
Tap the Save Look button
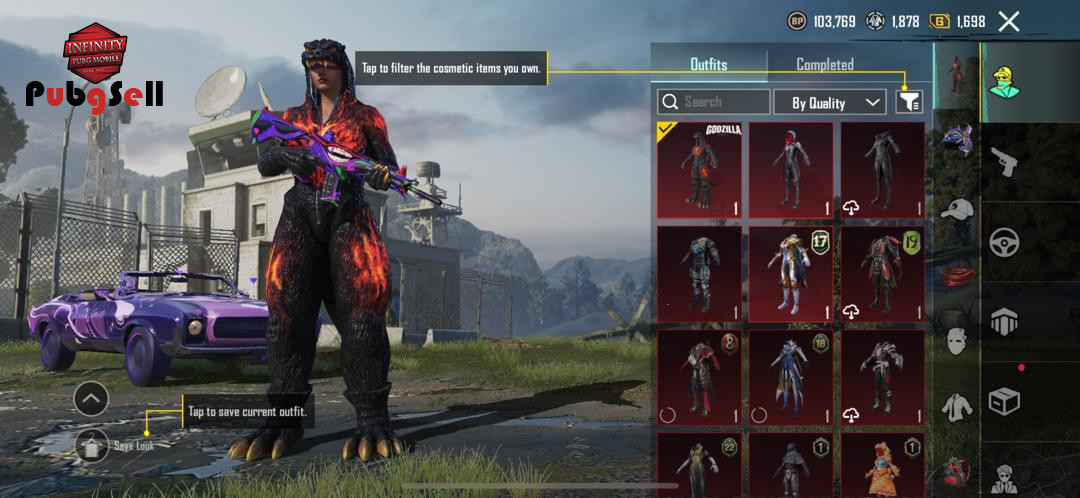[x=92, y=445]
